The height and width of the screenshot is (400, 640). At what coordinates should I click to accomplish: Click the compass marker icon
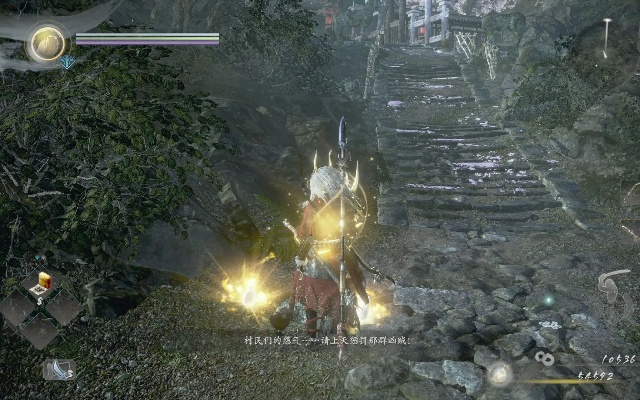606,37
